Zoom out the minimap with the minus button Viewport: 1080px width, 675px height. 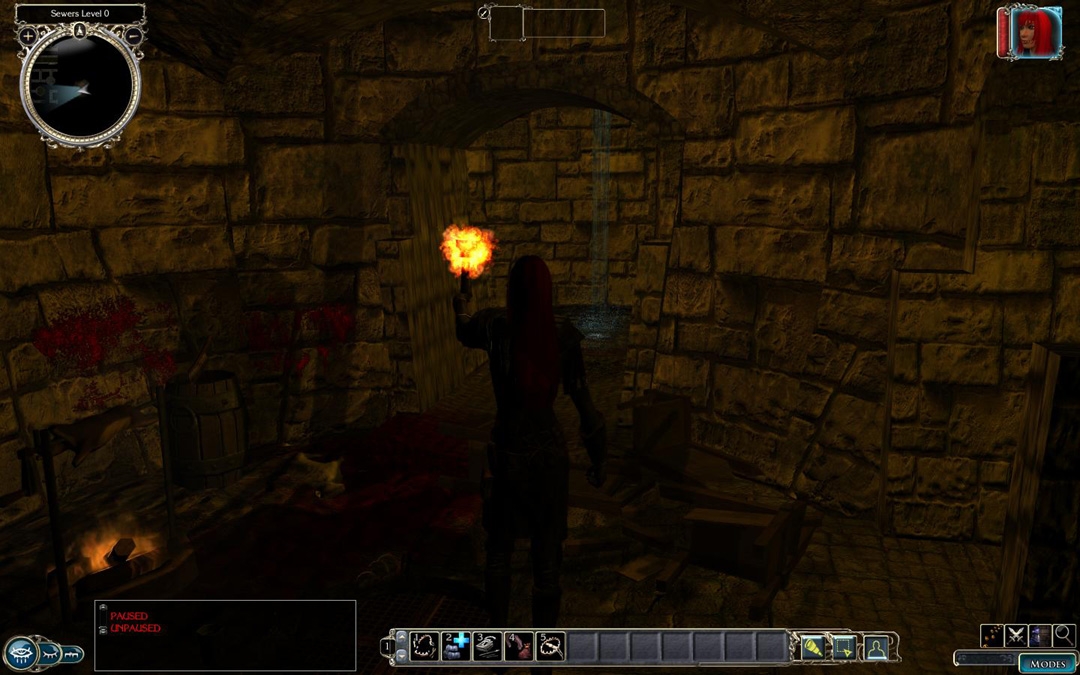pos(133,36)
